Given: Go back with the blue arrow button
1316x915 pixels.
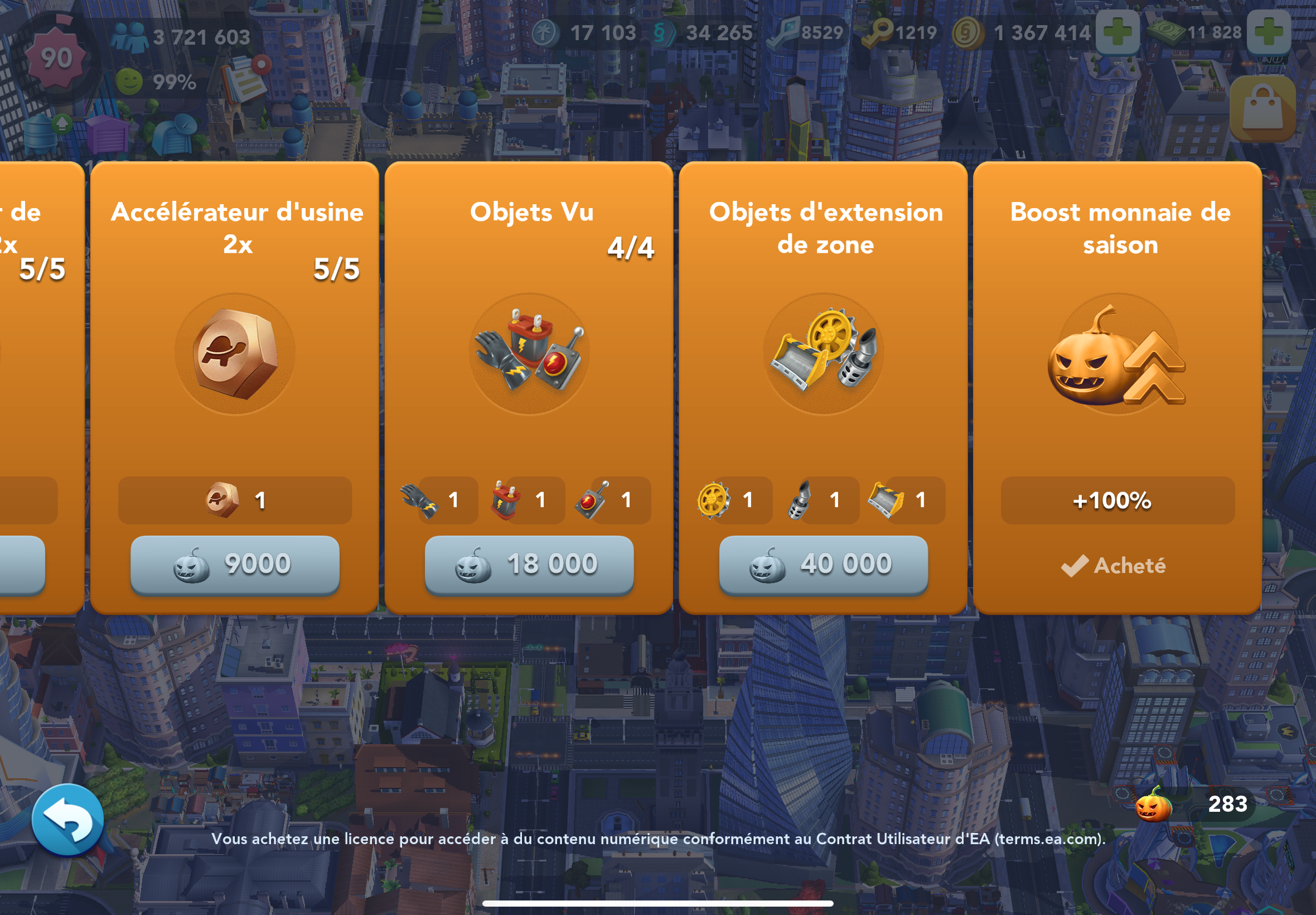Looking at the screenshot, I should coord(67,820).
